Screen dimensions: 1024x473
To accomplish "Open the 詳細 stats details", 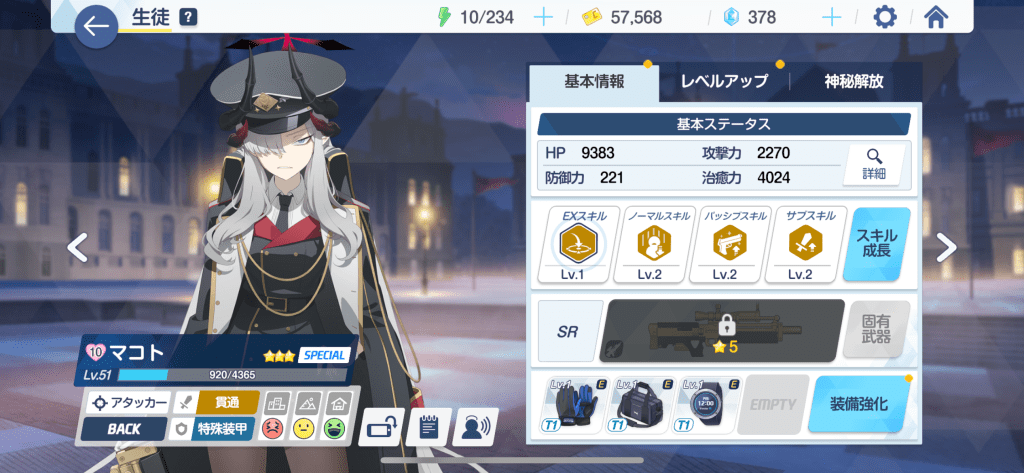I will [x=874, y=164].
